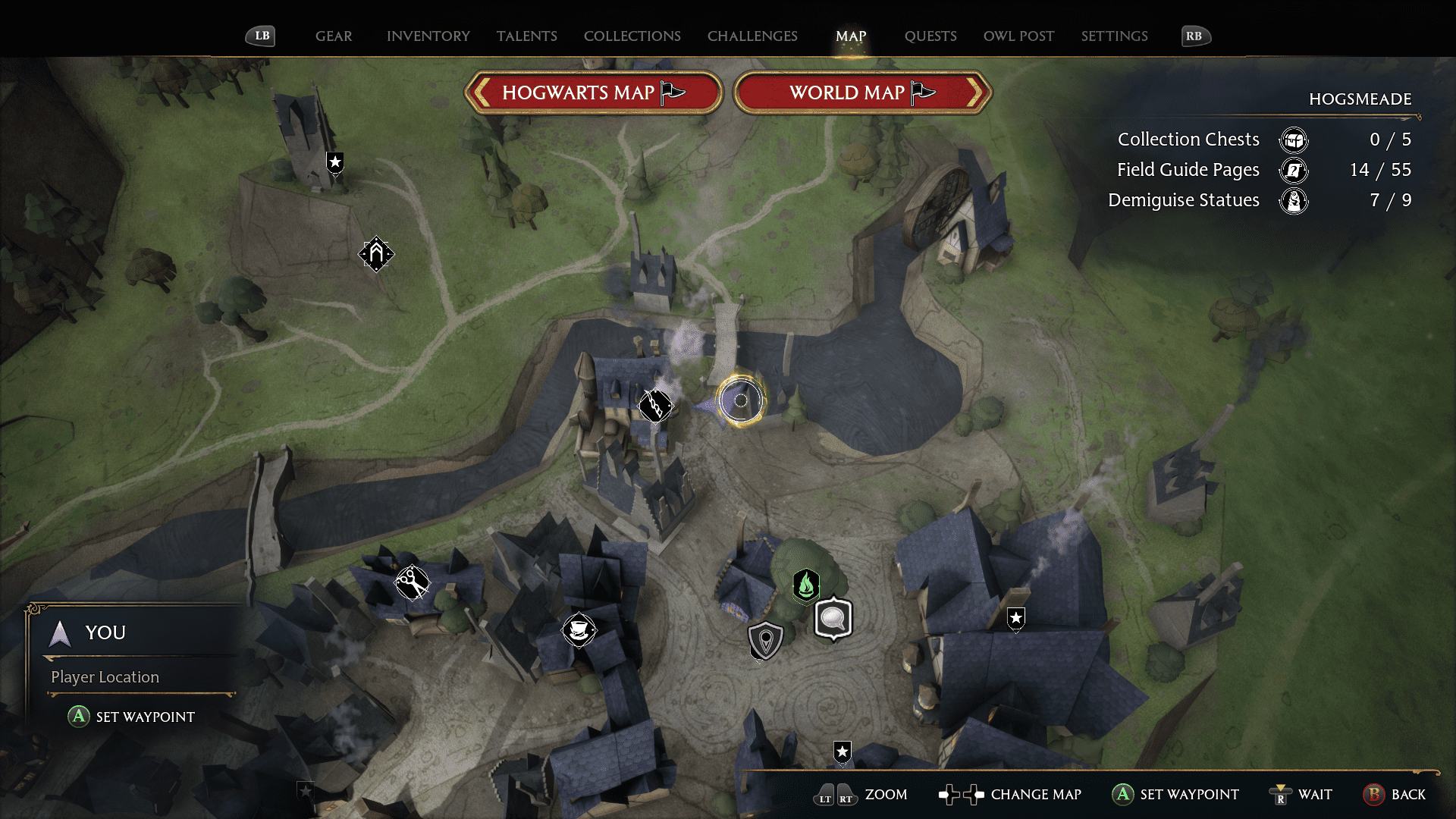Screen dimensions: 1456x819
Task: Select the Demiguise Statues icon
Action: (x=1295, y=201)
